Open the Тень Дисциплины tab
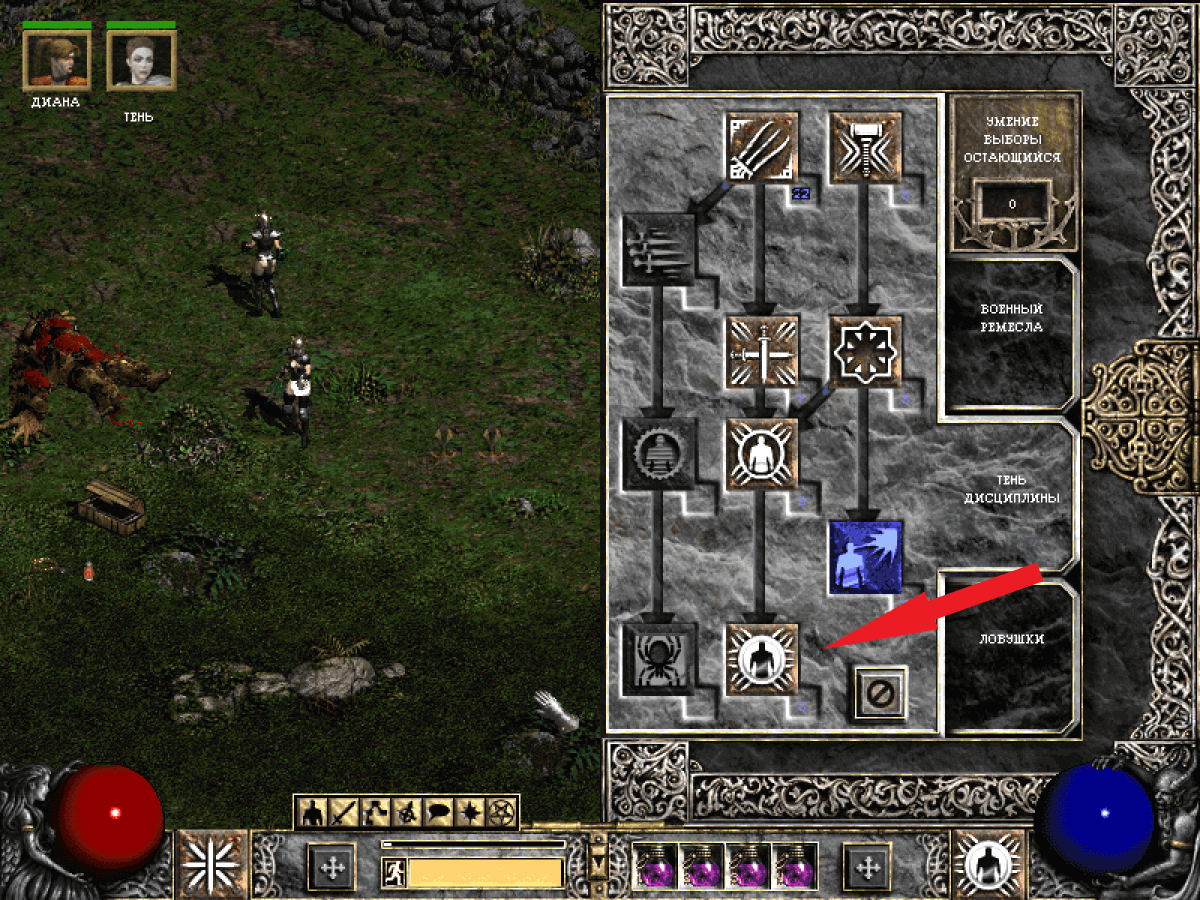Screen dimensions: 1200x900 pos(1010,490)
